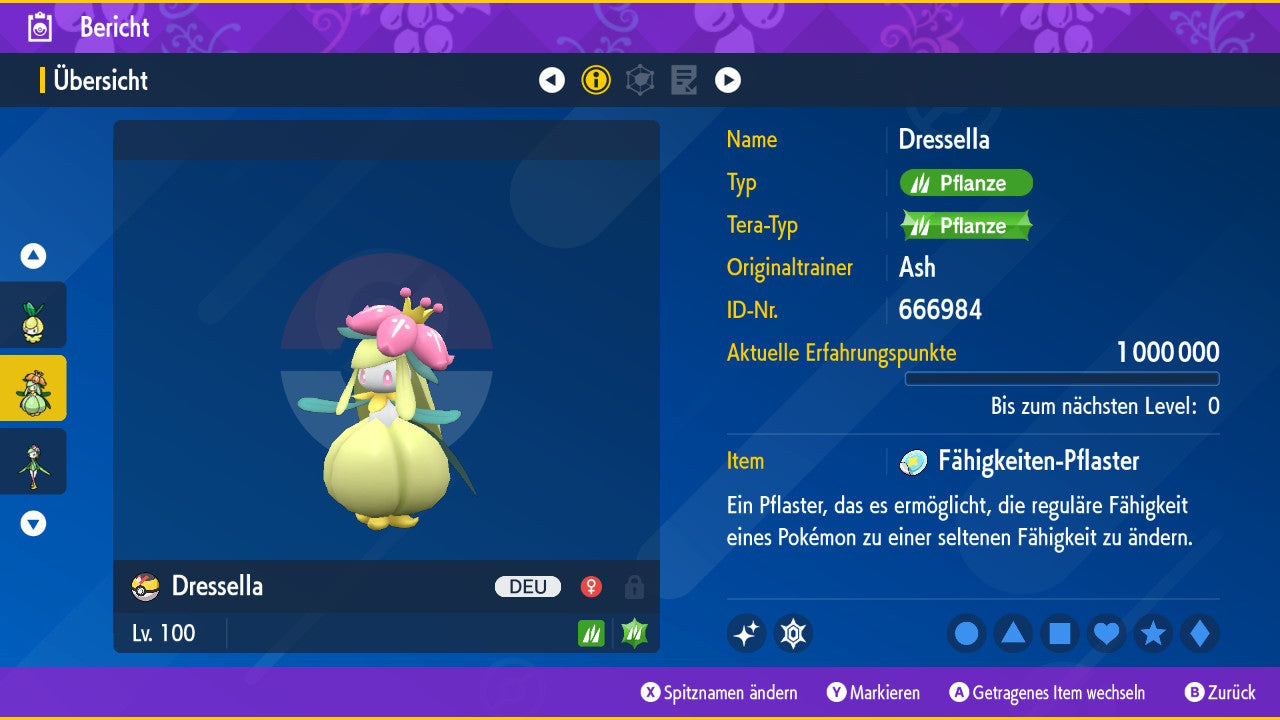Click the hexagonal mark icon beside the sparkle

[x=793, y=634]
